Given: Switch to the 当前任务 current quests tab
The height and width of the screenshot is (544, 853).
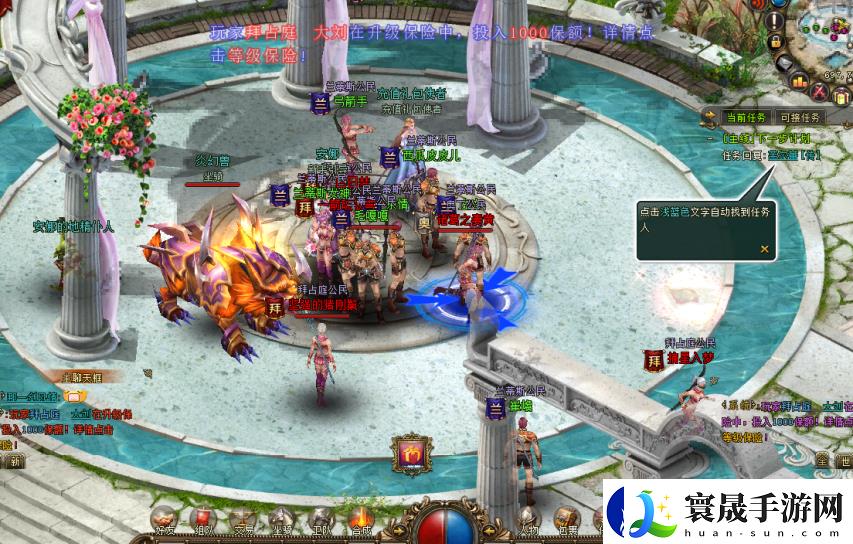Looking at the screenshot, I should tap(743, 118).
